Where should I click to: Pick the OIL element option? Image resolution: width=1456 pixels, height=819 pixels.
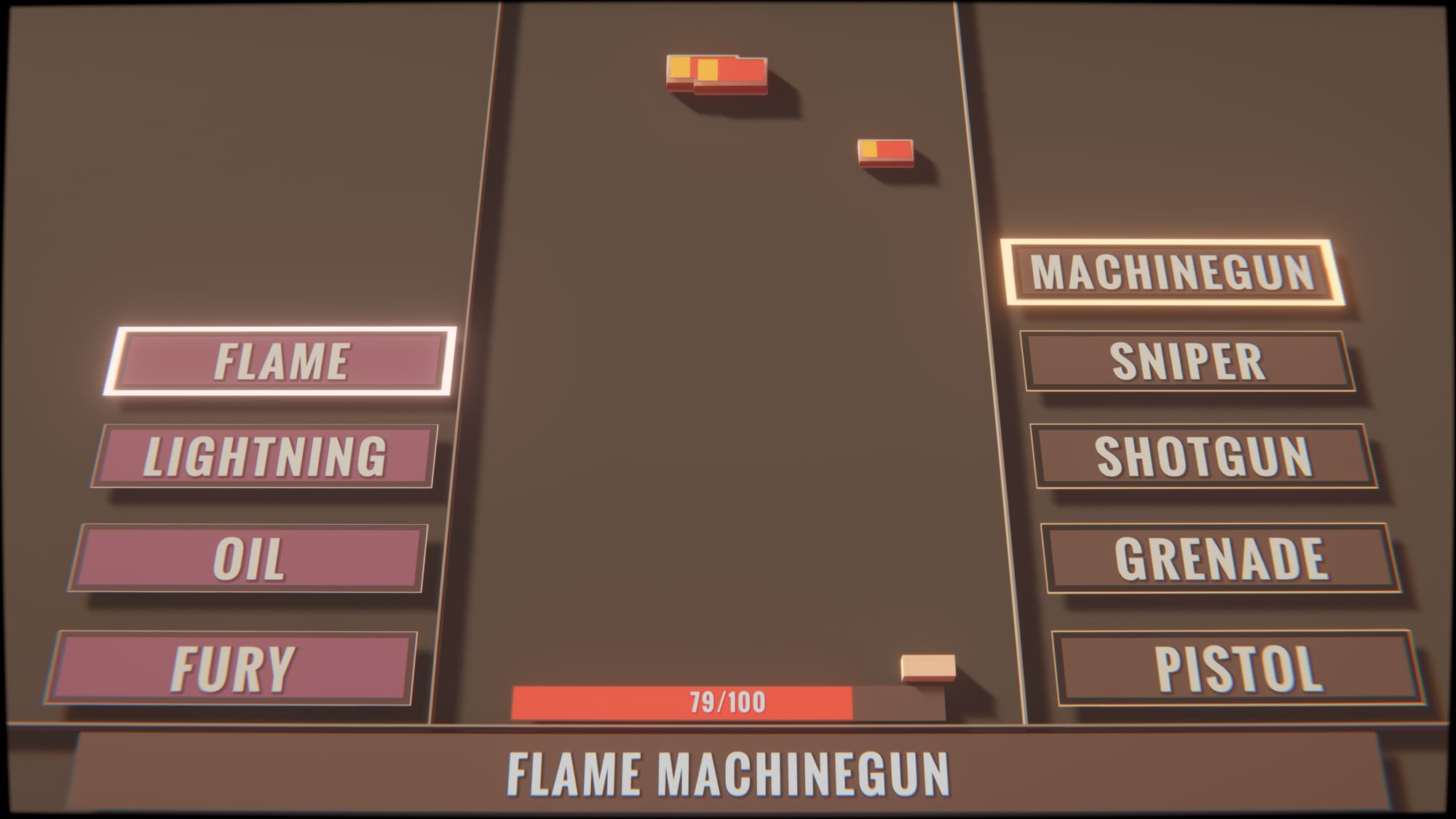249,558
